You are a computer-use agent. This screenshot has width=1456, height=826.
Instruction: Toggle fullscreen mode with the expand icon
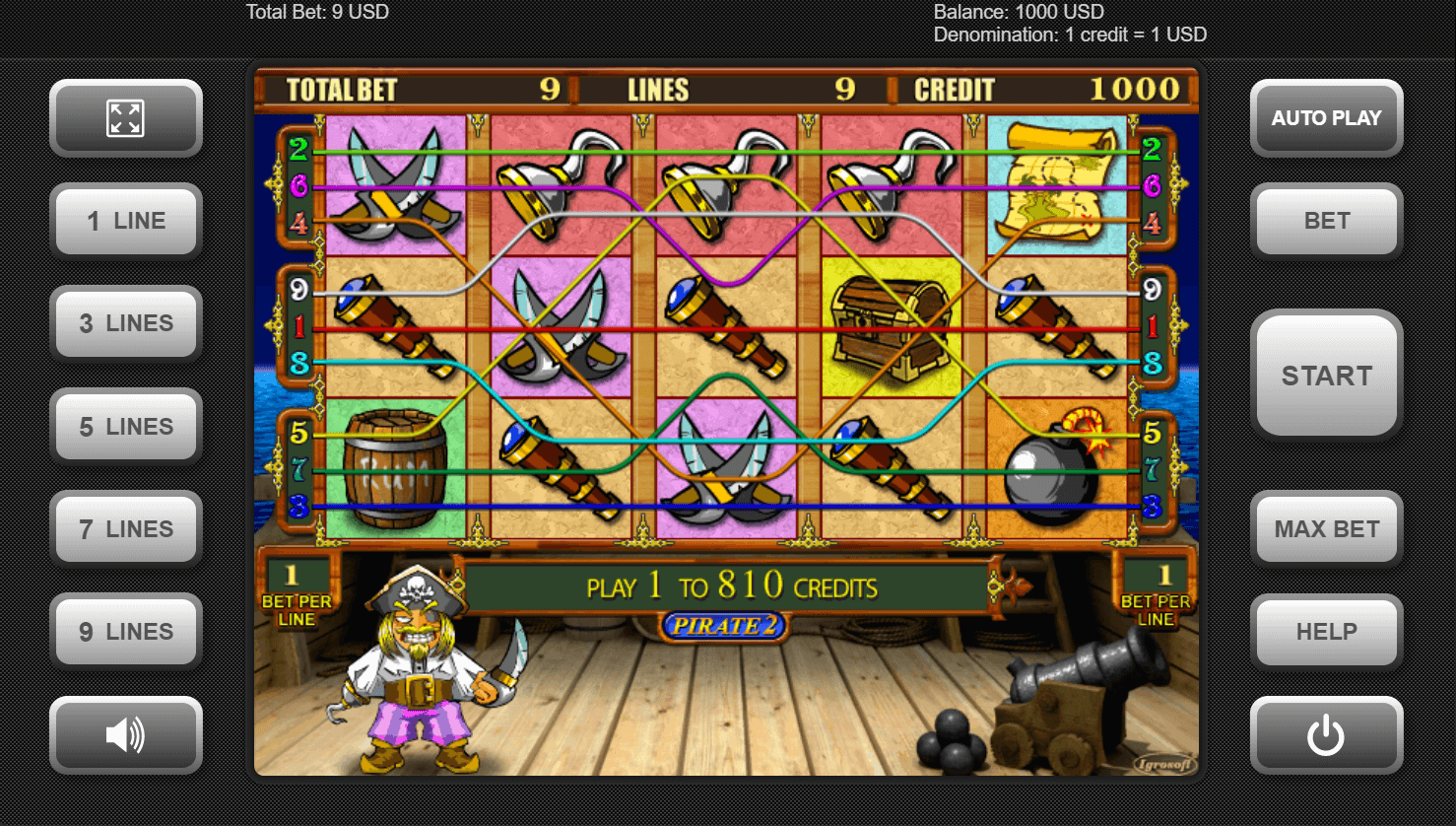click(x=126, y=118)
